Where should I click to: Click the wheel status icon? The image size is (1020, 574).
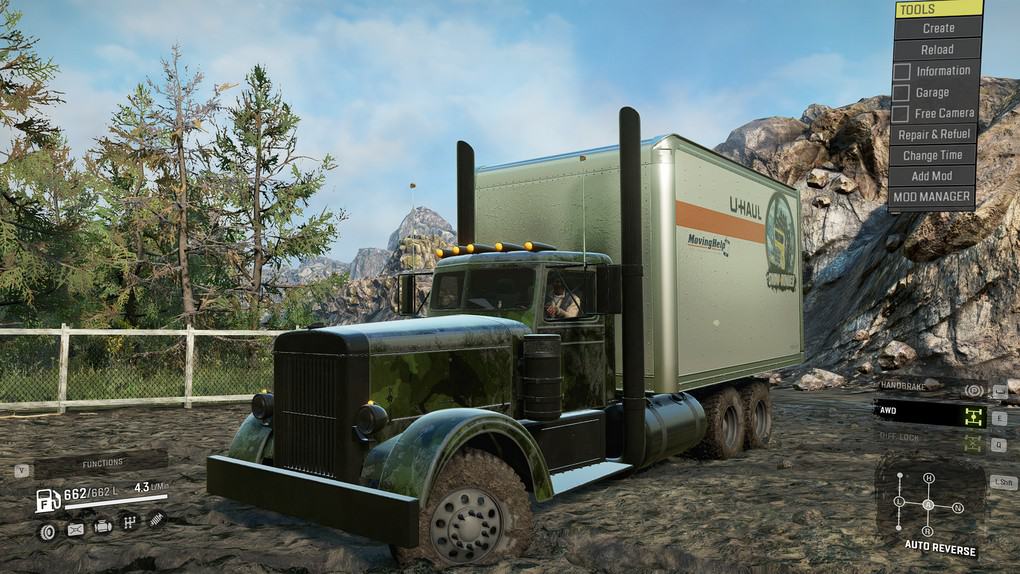[x=46, y=532]
